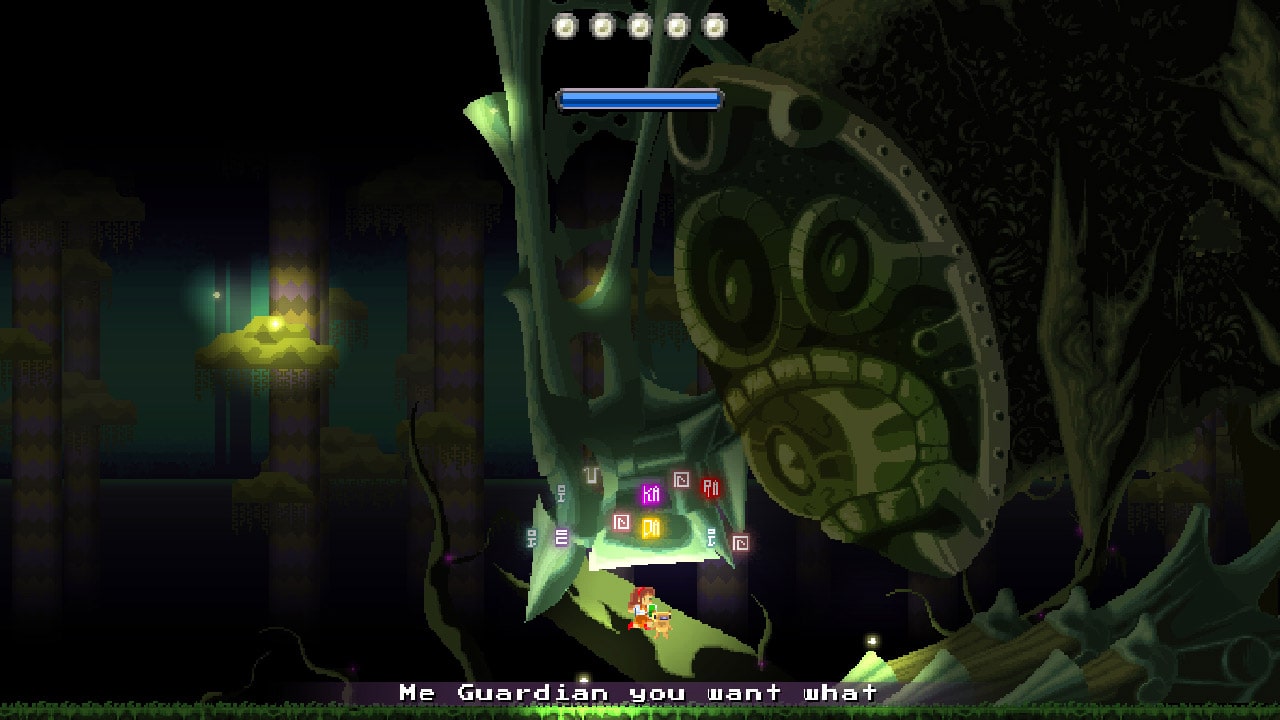
Task: Select the magenta KA rune glyph
Action: tap(652, 495)
